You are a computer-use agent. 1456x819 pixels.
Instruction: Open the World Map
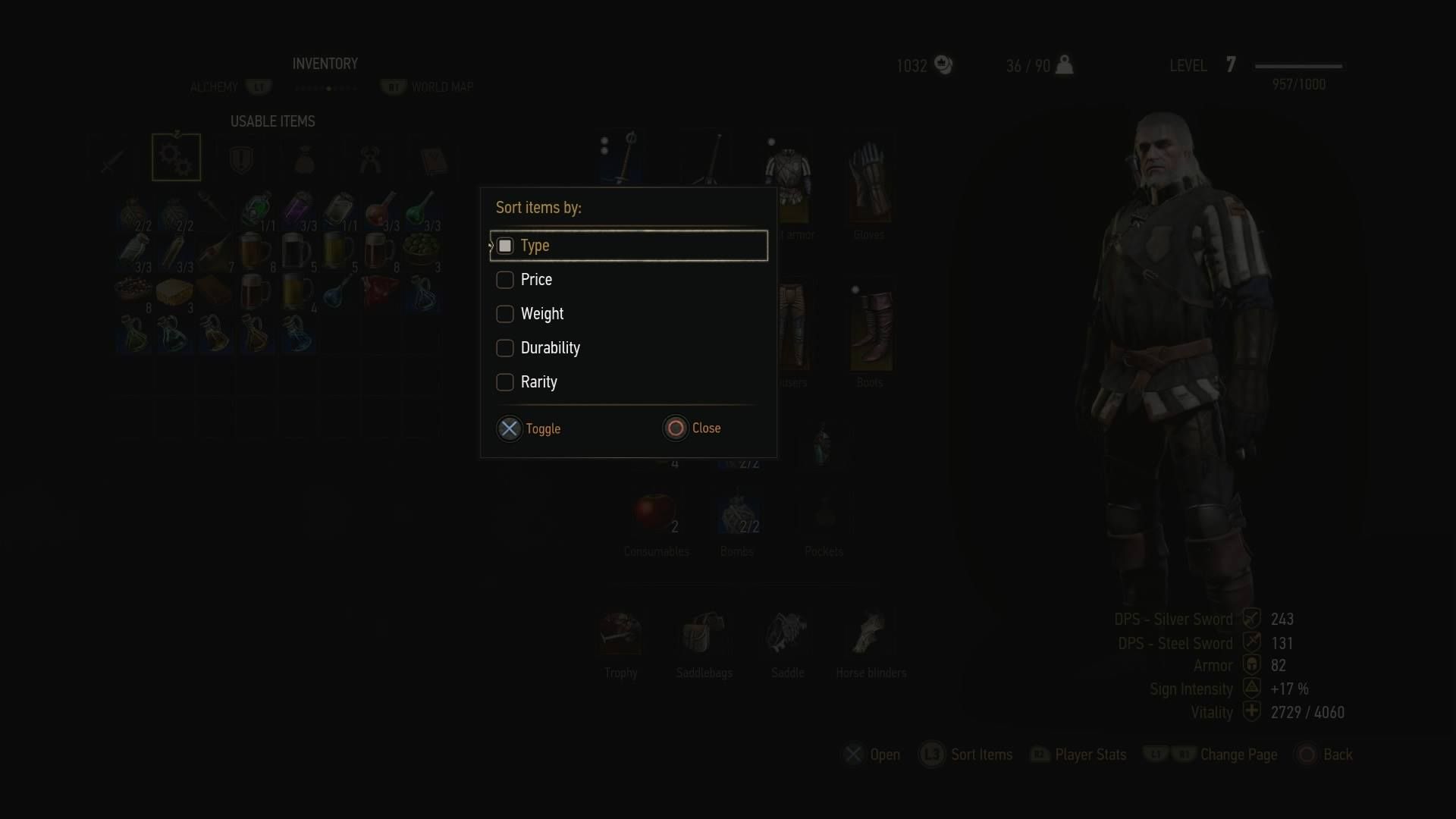point(442,86)
